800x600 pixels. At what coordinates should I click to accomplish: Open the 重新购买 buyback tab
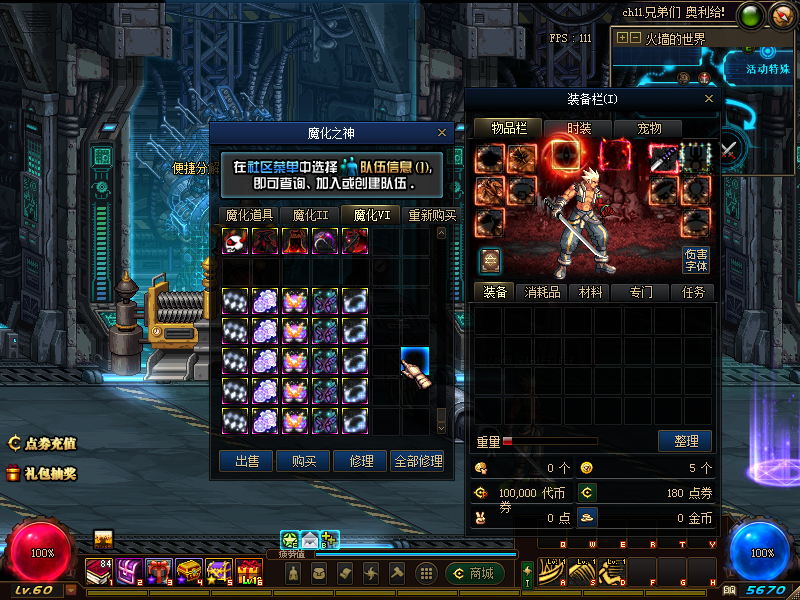(431, 215)
